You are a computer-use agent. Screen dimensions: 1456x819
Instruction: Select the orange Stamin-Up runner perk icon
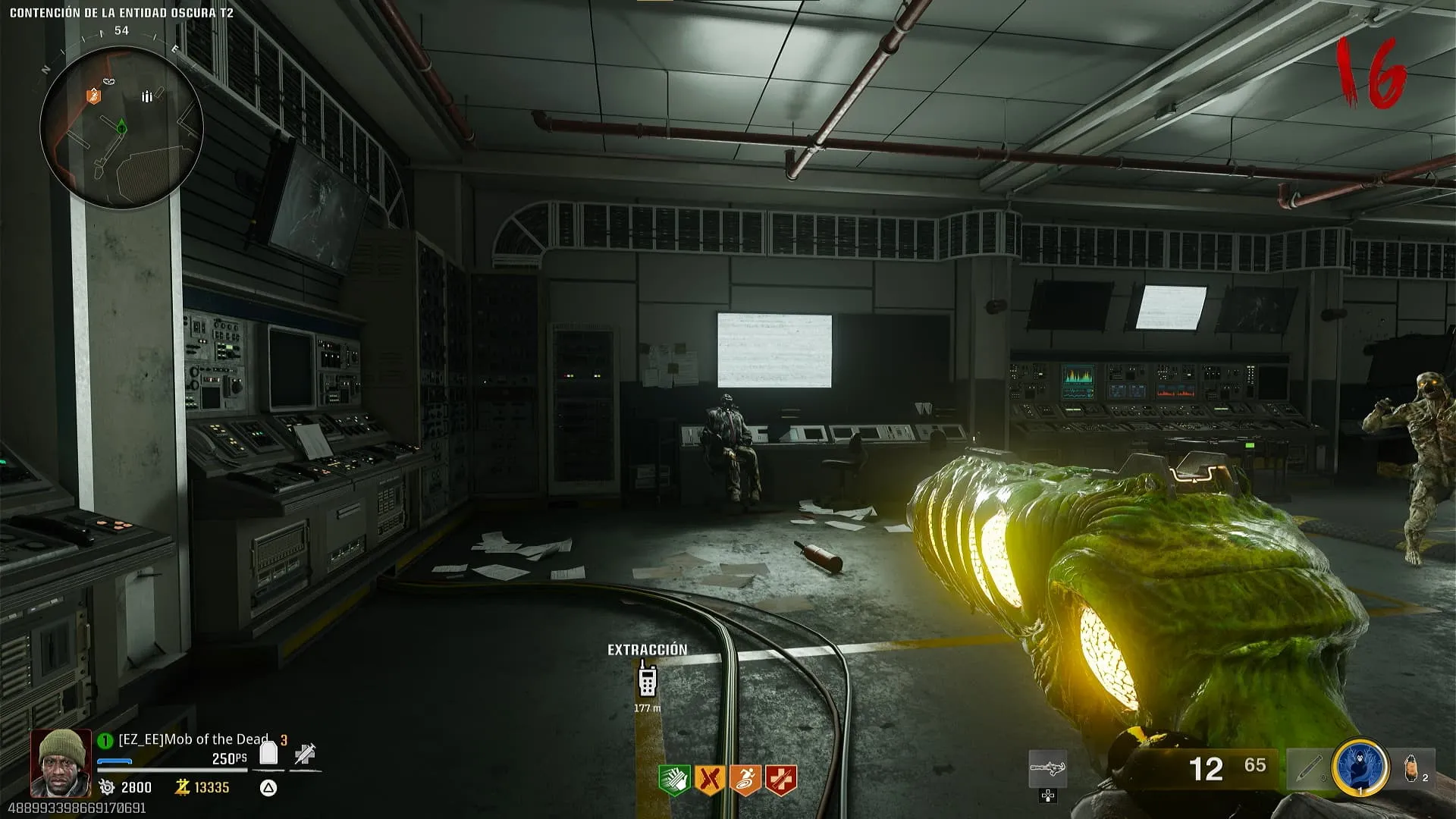(745, 780)
